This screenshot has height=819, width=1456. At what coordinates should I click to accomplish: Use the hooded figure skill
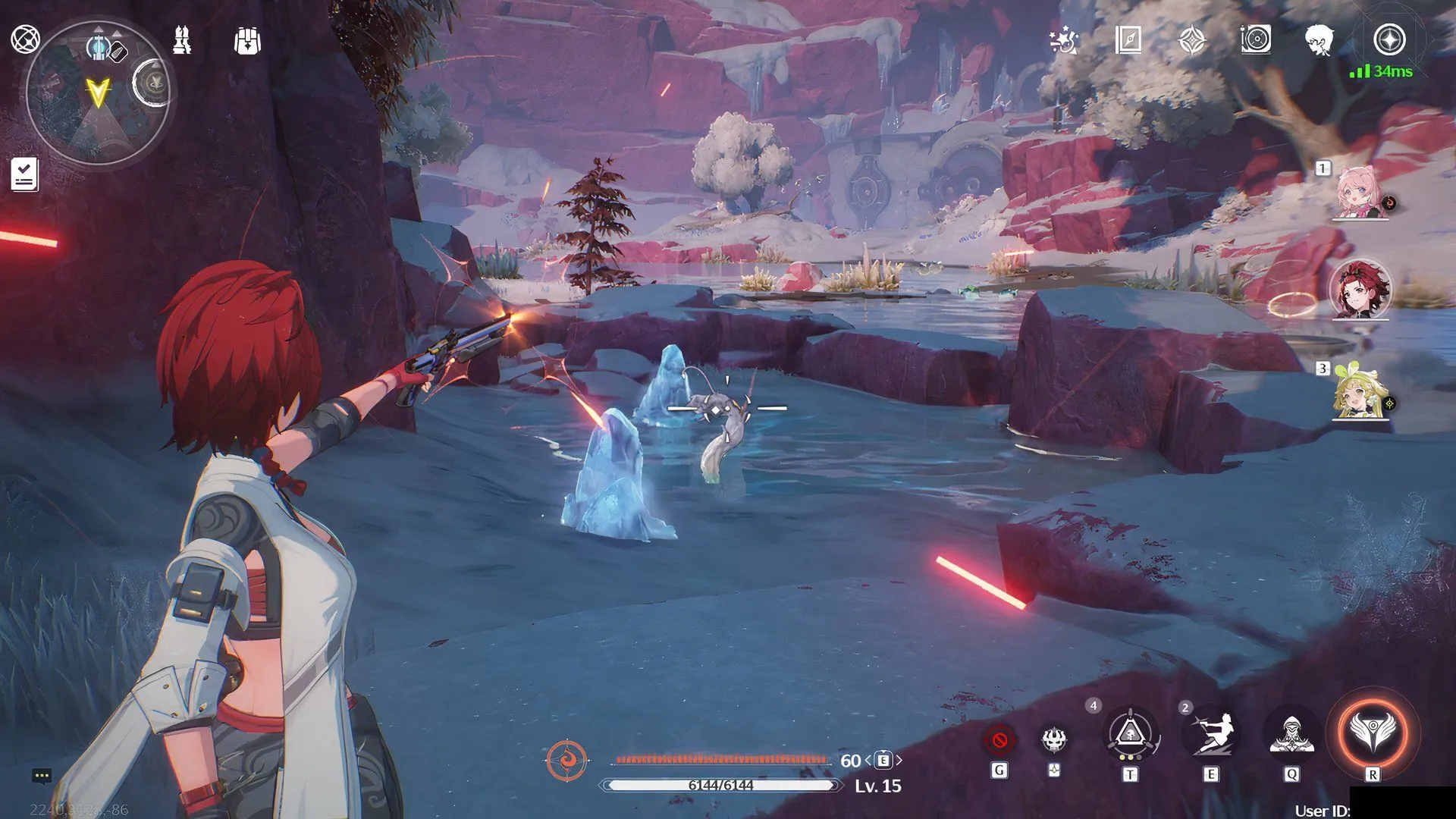click(1291, 734)
